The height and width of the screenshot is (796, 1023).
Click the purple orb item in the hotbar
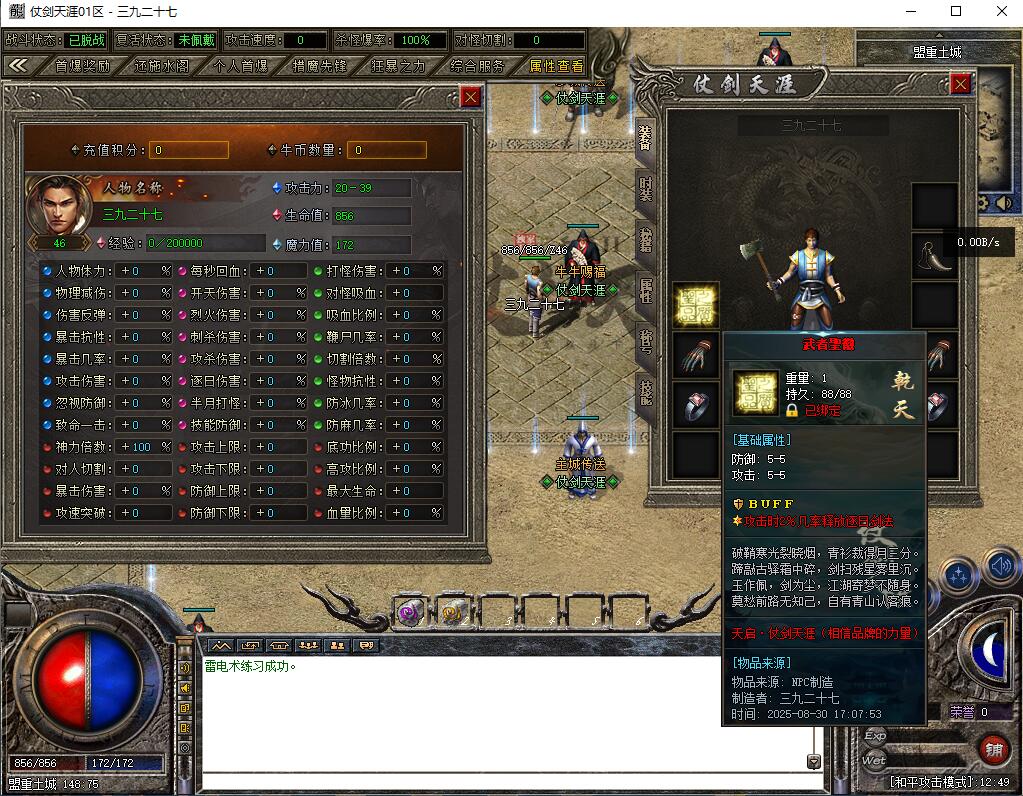tap(409, 615)
